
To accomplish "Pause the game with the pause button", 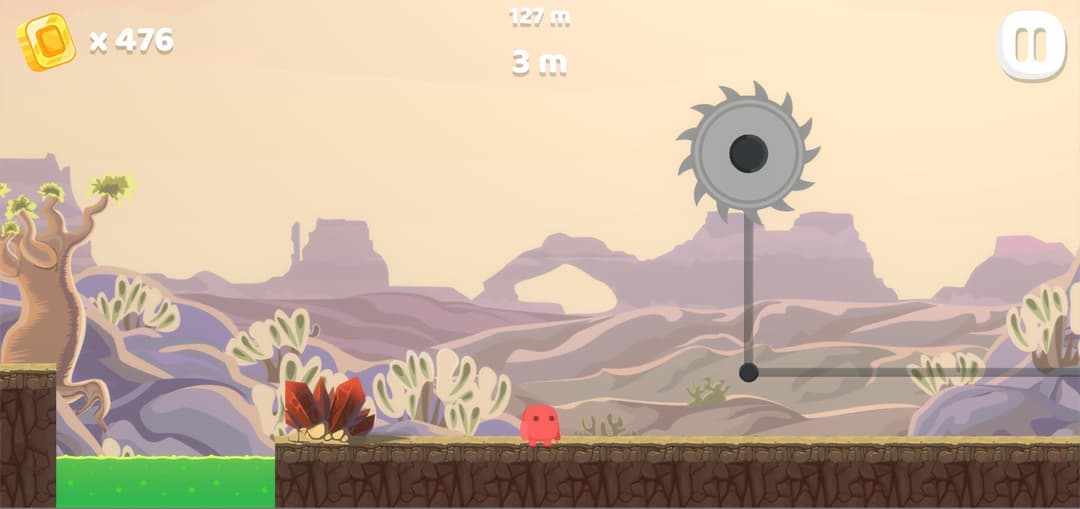I will tap(1031, 45).
